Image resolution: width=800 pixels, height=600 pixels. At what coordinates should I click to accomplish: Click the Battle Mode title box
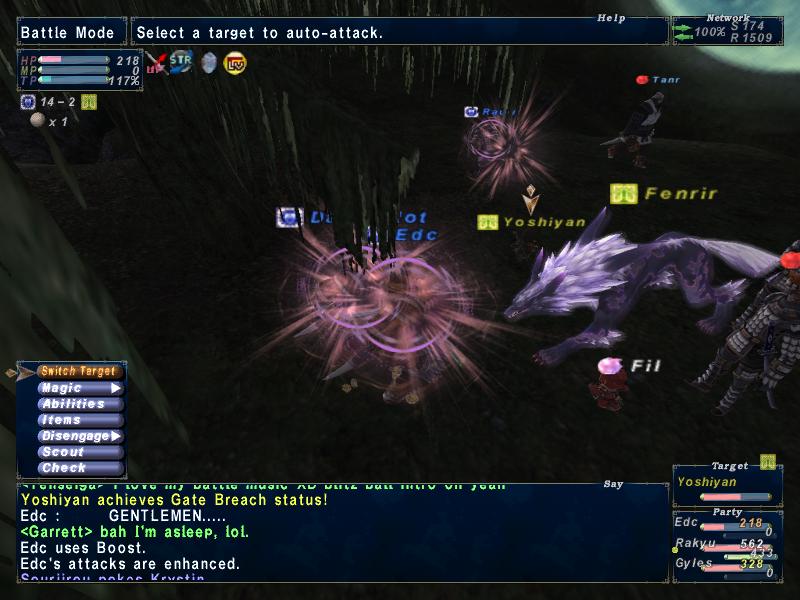(x=71, y=32)
